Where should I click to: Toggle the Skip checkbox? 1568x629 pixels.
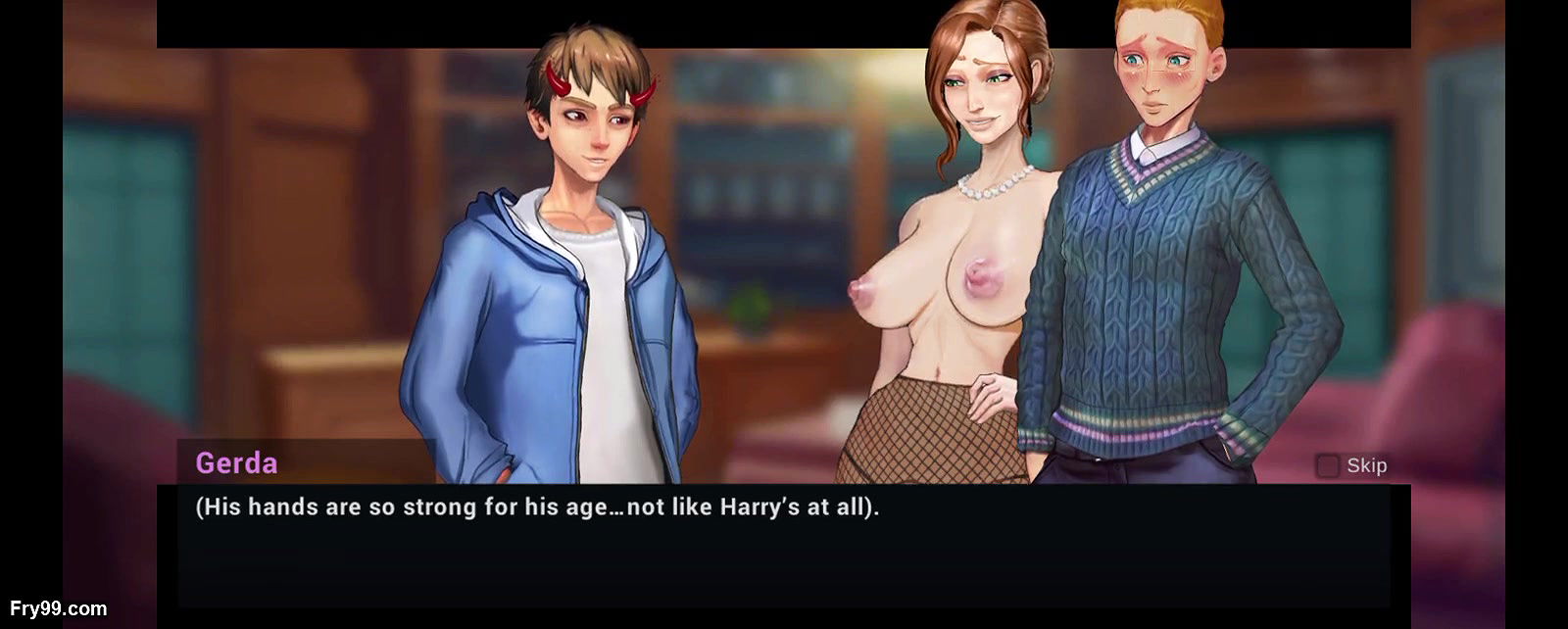(1327, 466)
